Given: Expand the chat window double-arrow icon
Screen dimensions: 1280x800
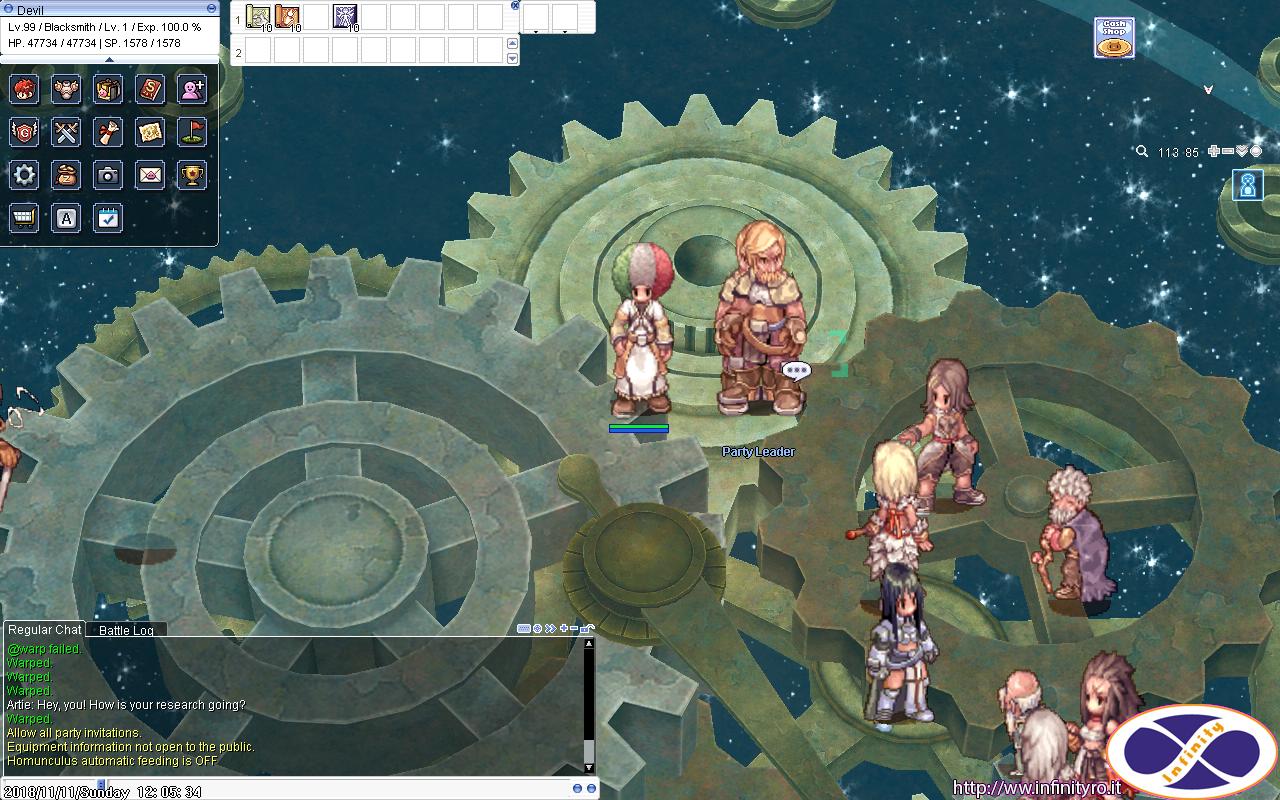Looking at the screenshot, I should pyautogui.click(x=551, y=628).
